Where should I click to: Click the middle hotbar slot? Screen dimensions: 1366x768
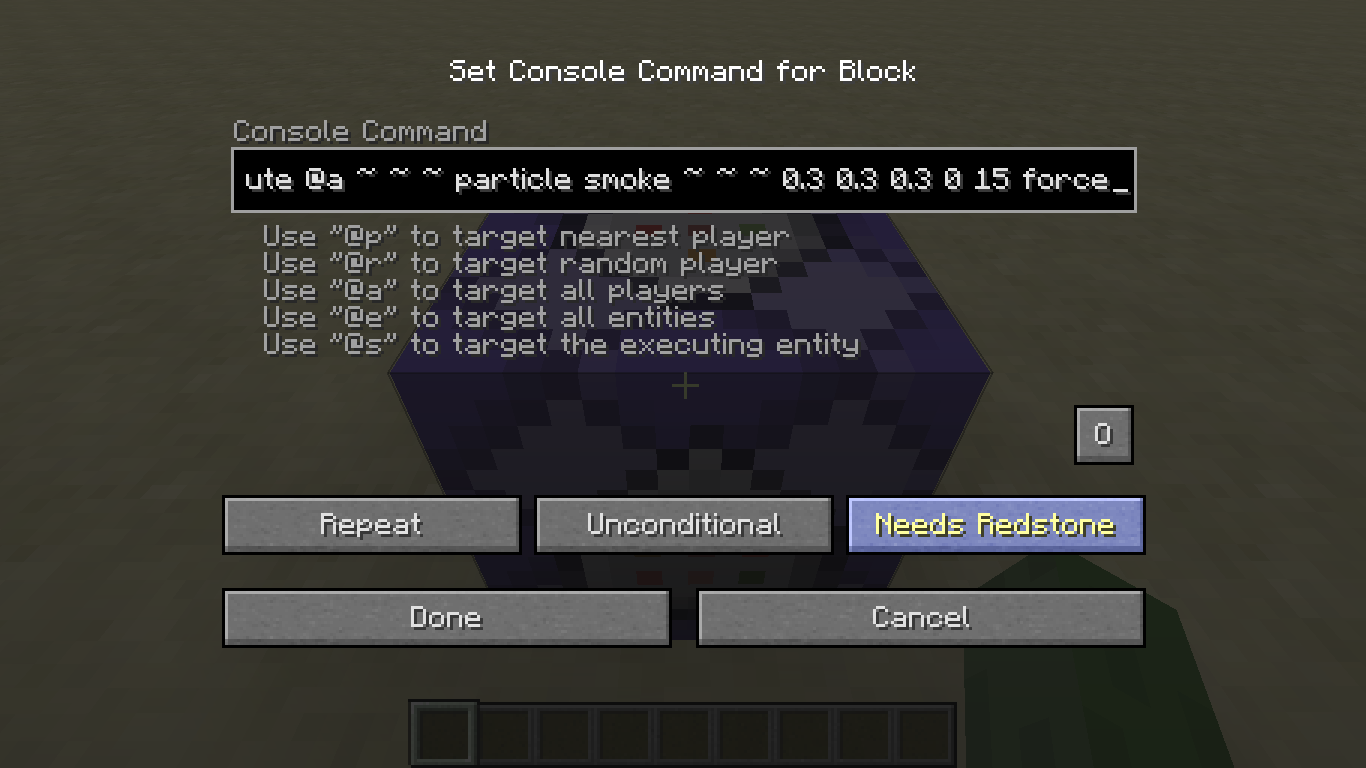point(683,733)
